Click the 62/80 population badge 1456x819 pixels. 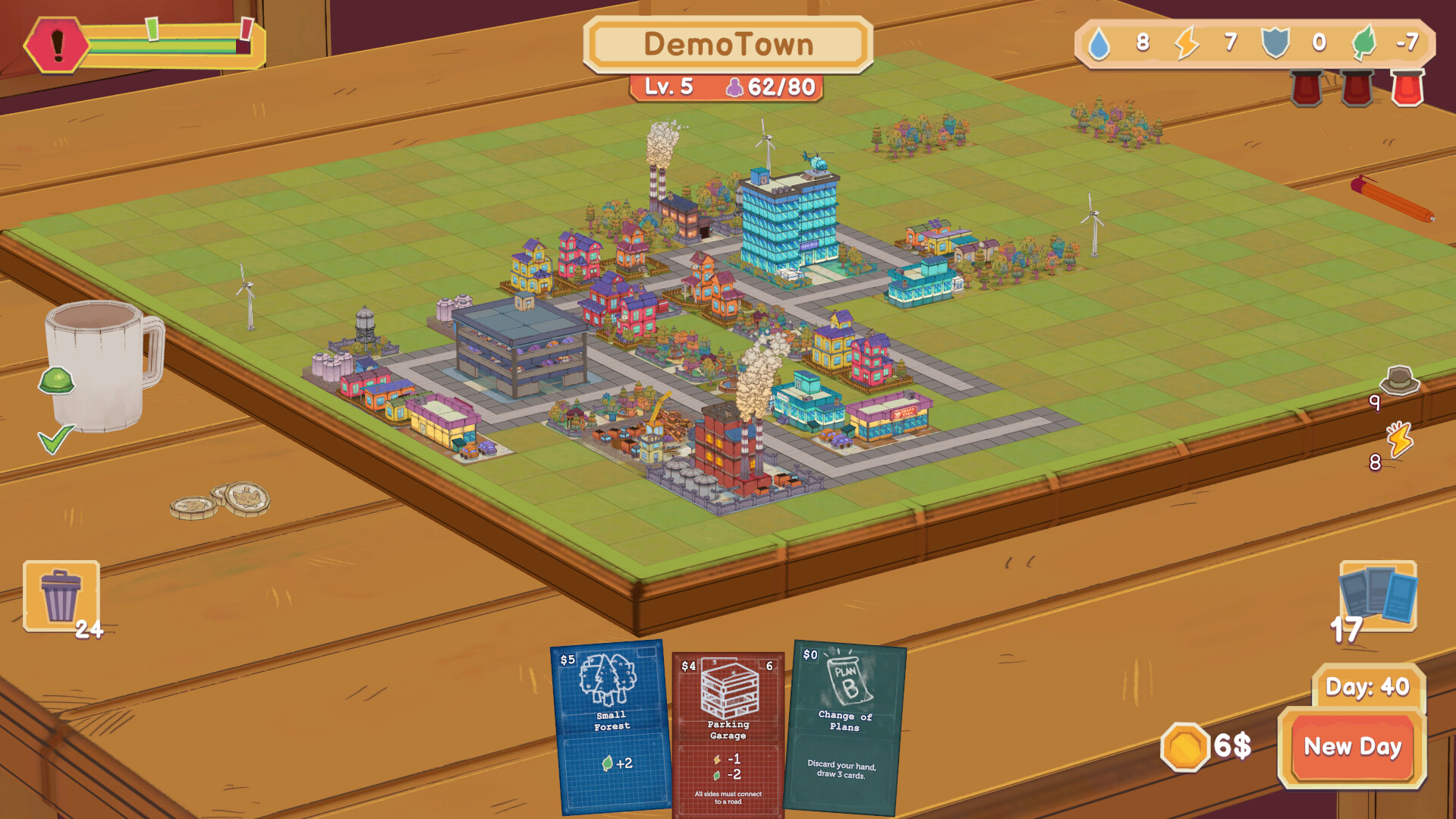coord(769,87)
